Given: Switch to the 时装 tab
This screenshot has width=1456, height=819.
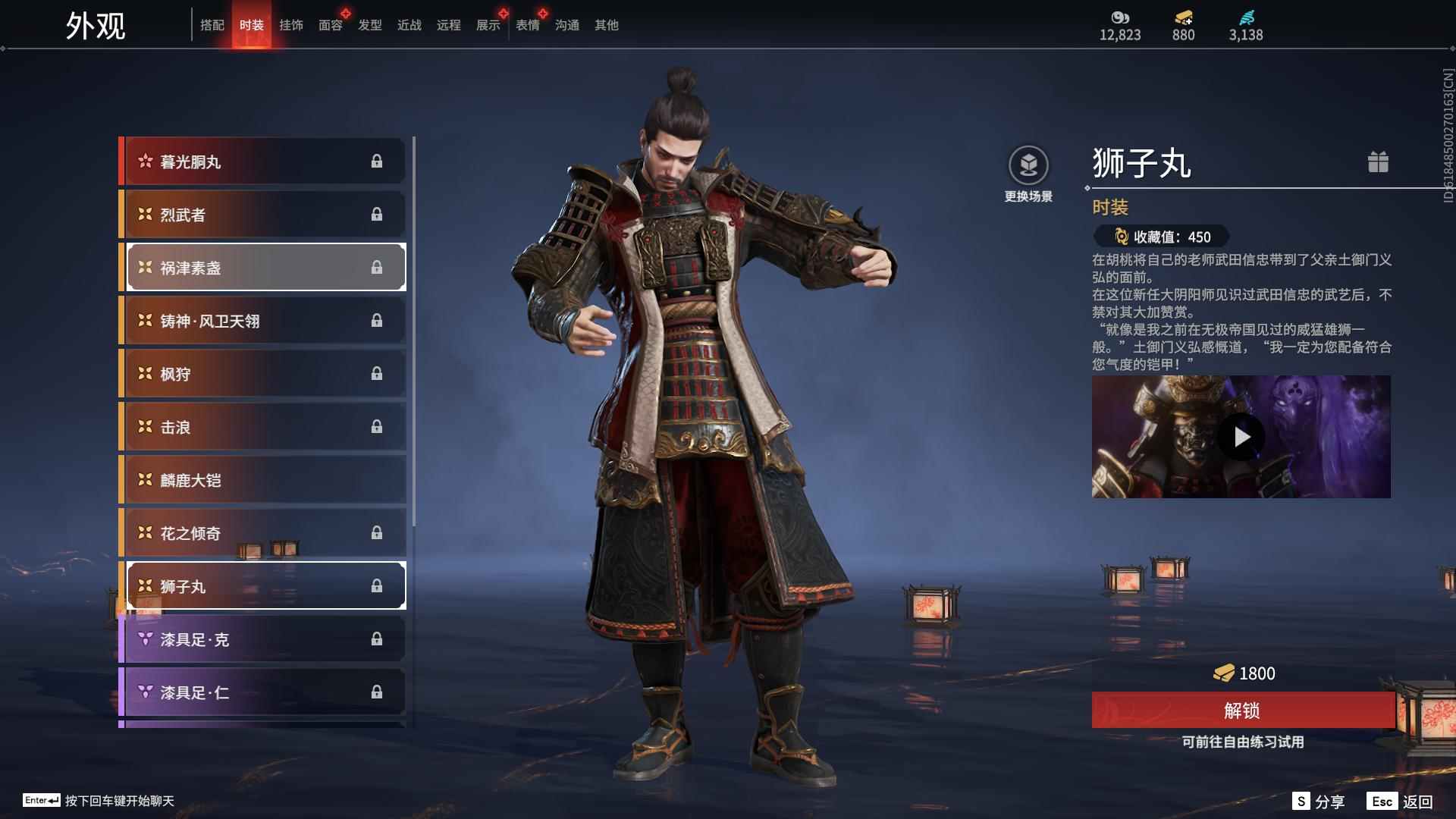Looking at the screenshot, I should click(x=251, y=25).
